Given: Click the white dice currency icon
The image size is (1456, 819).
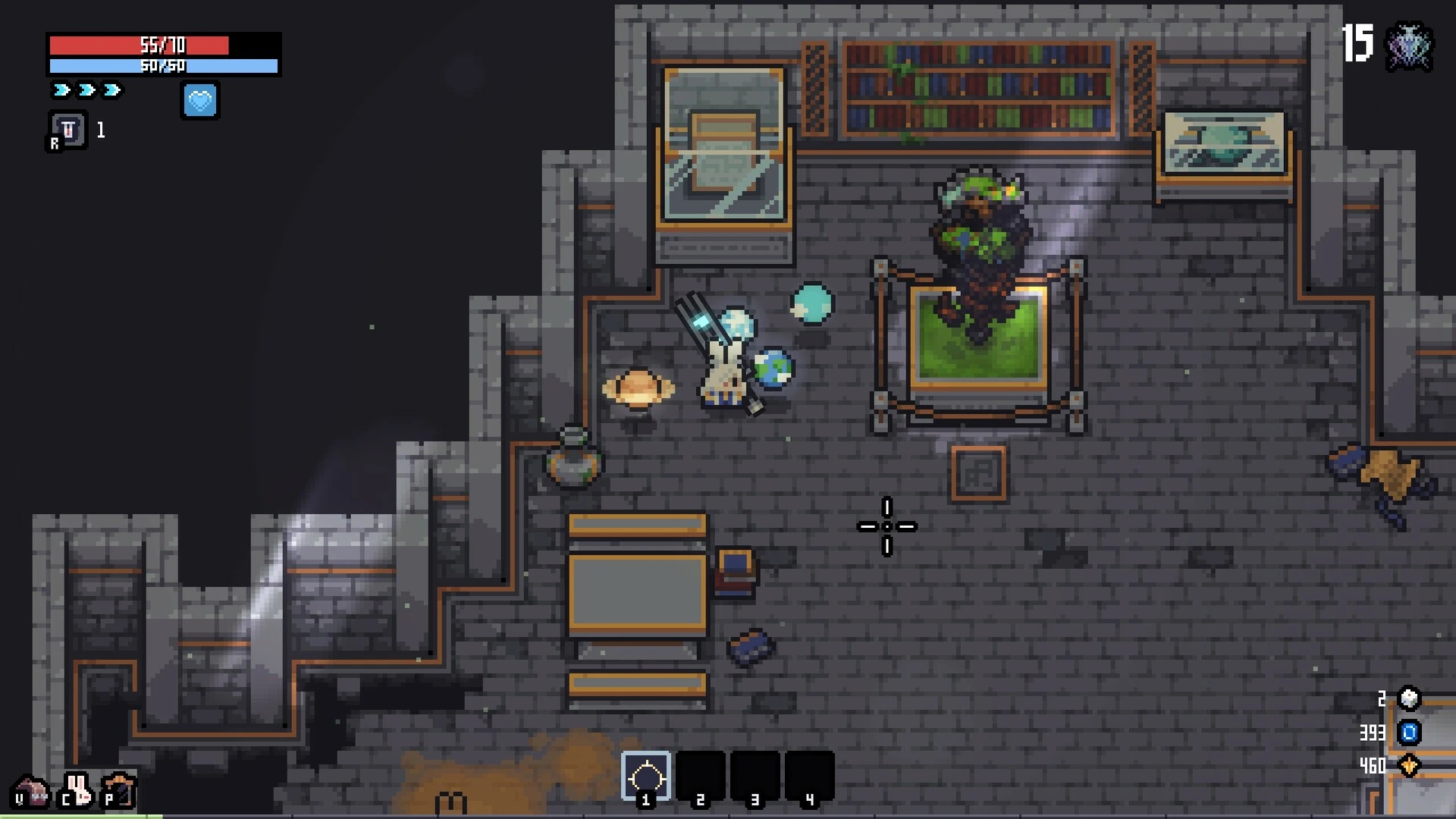Looking at the screenshot, I should point(1409,698).
